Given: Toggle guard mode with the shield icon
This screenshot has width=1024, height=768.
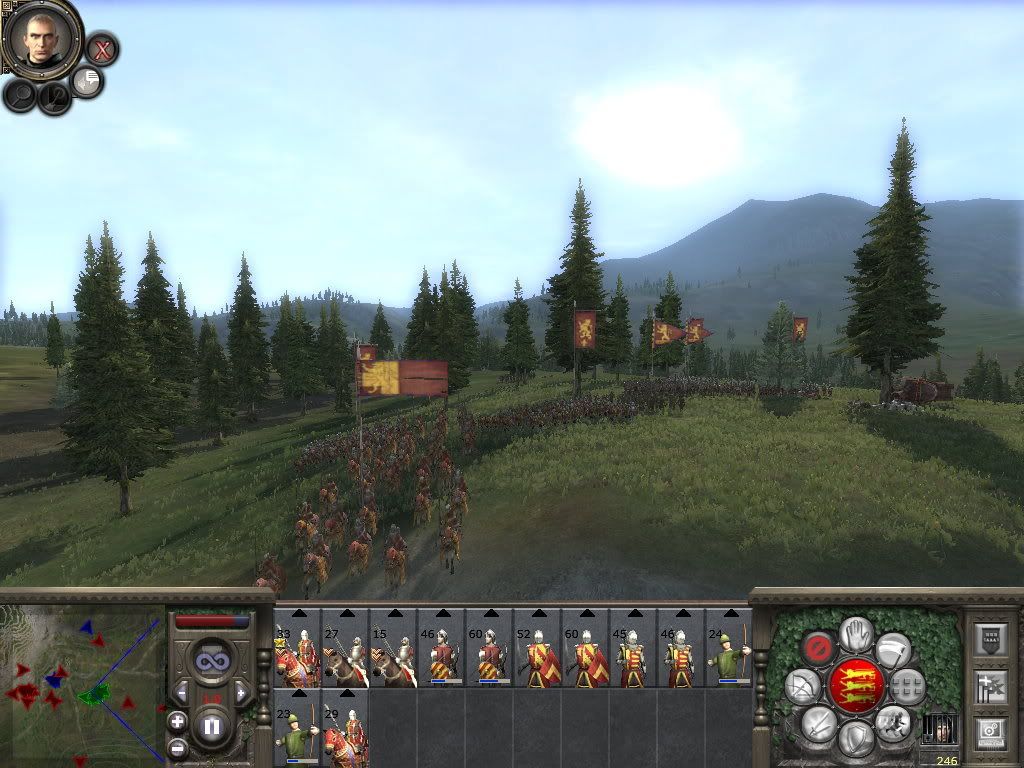Looking at the screenshot, I should point(856,738).
